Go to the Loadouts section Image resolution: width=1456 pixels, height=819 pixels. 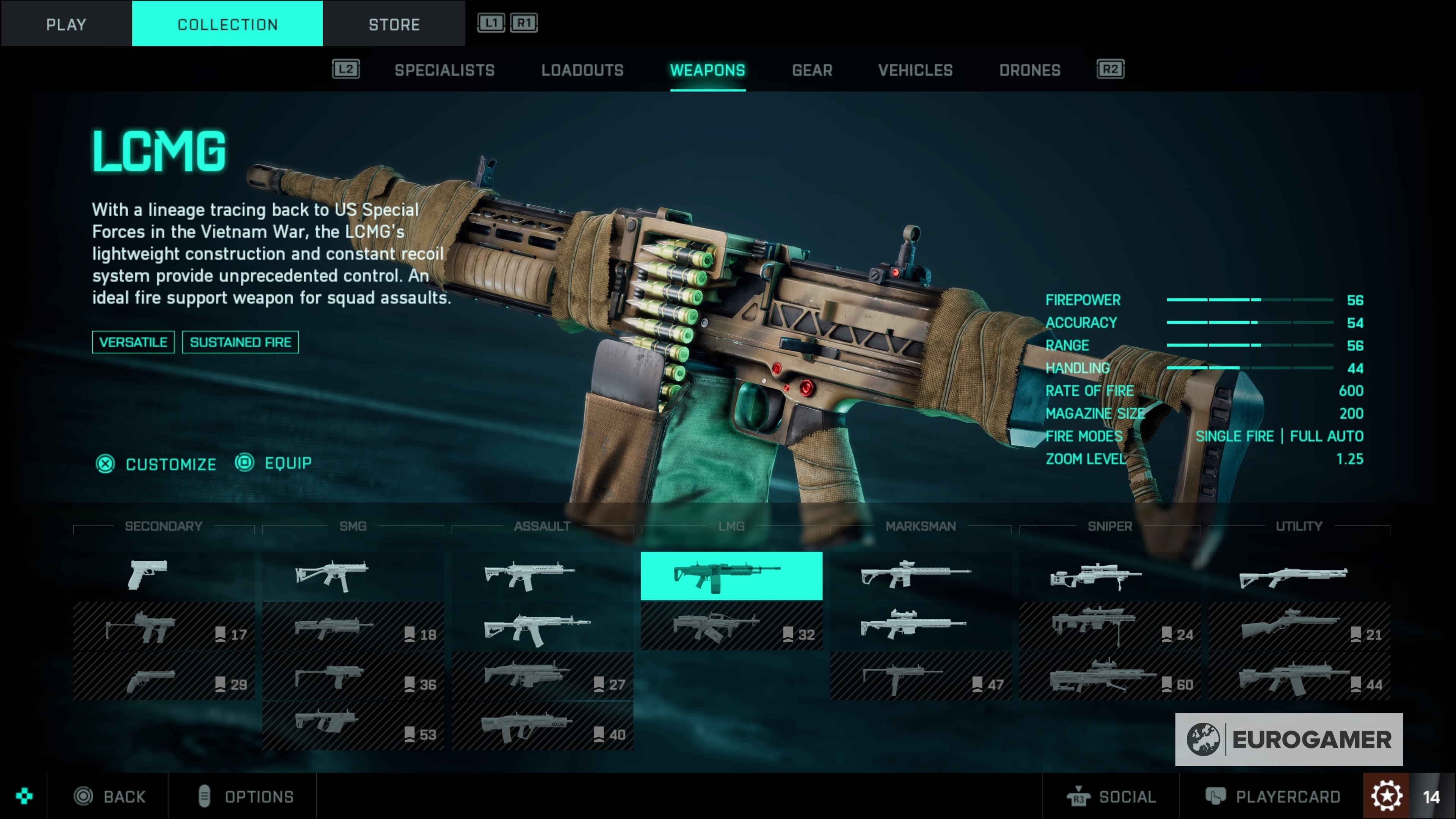582,70
